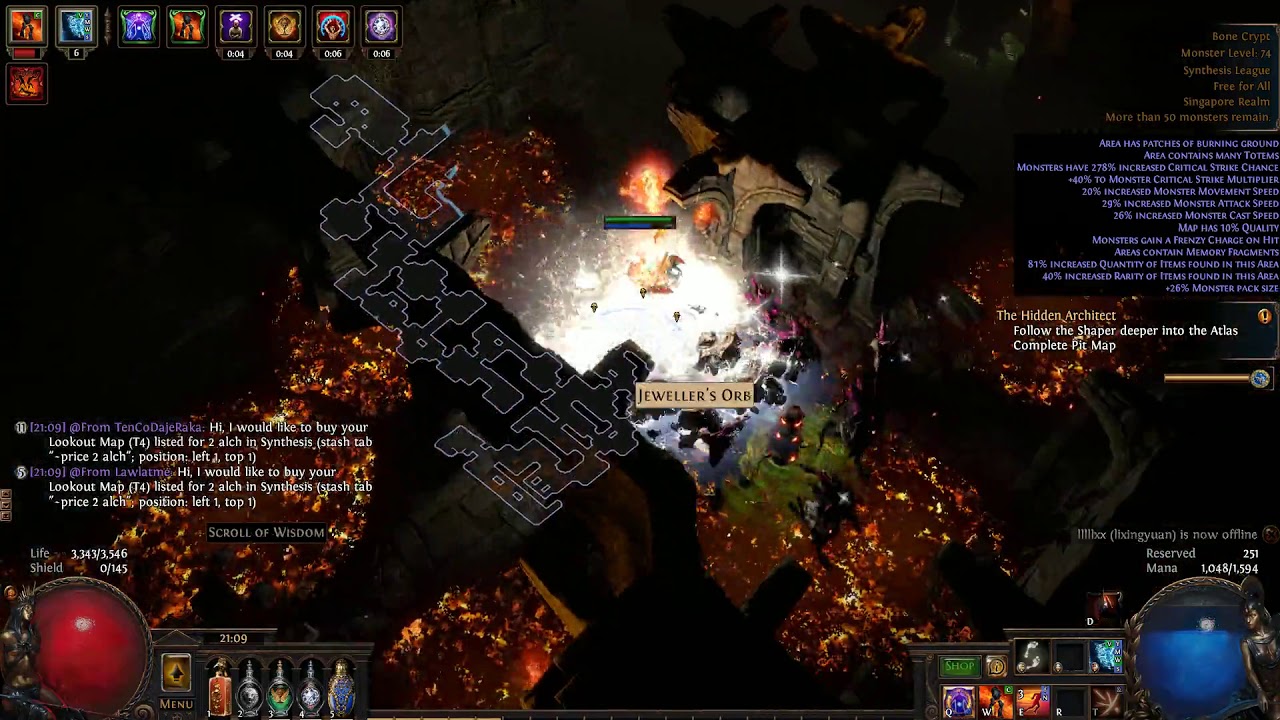Activate the blue lightning skill icon in the skill bar

1106,657
